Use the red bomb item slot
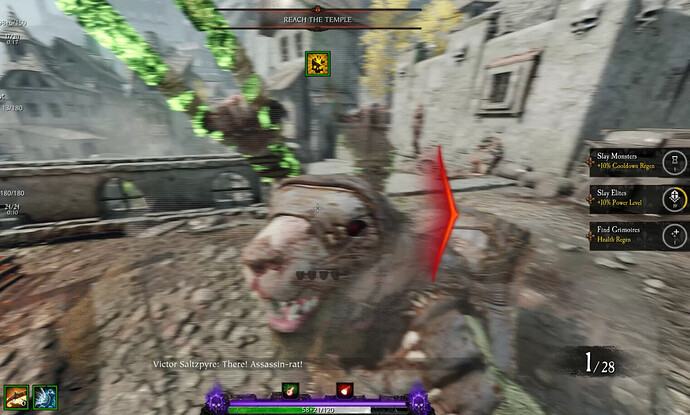Image resolution: width=690 pixels, height=415 pixels. coord(346,389)
